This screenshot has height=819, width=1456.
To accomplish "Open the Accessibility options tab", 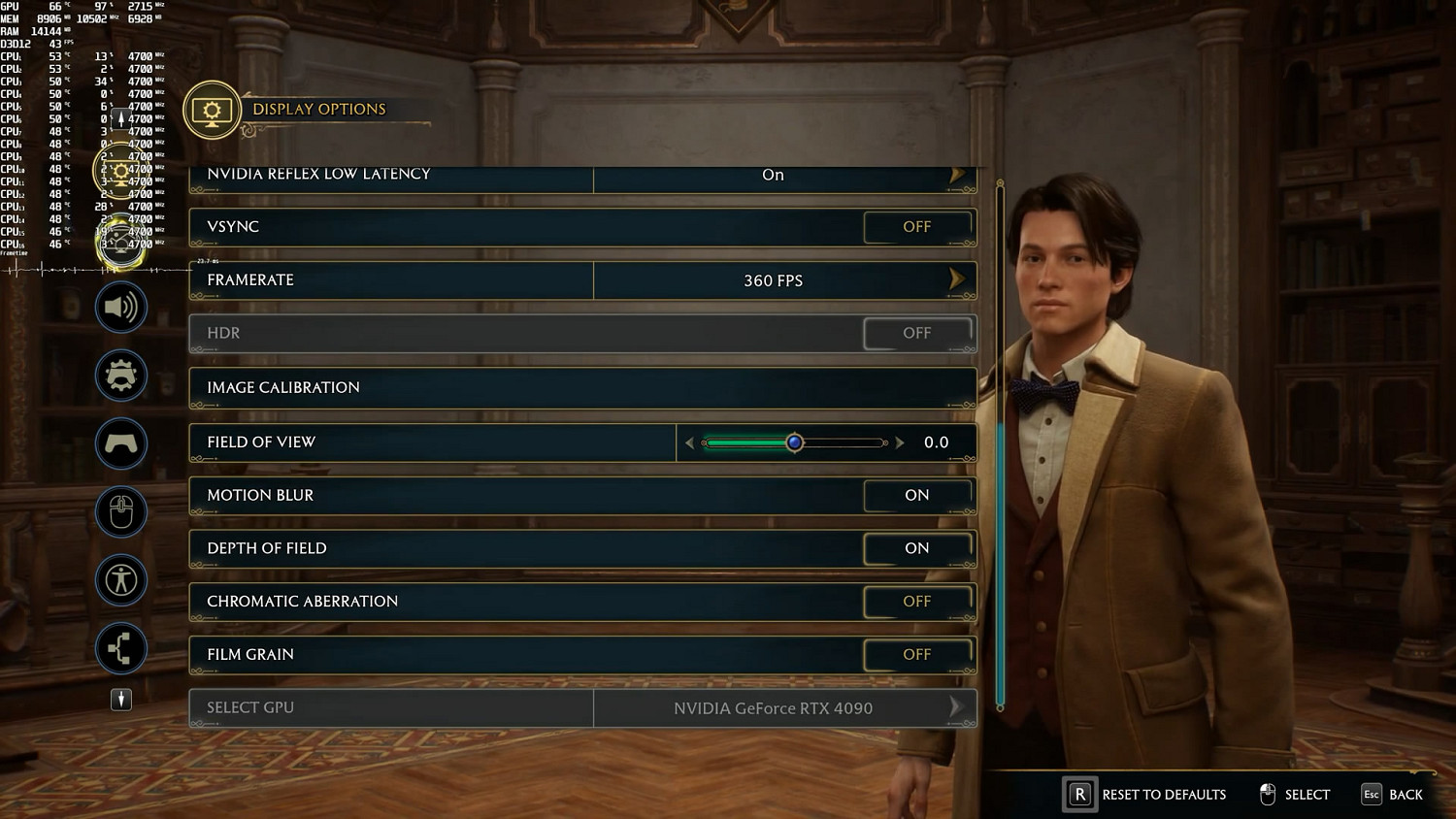I will [x=121, y=580].
